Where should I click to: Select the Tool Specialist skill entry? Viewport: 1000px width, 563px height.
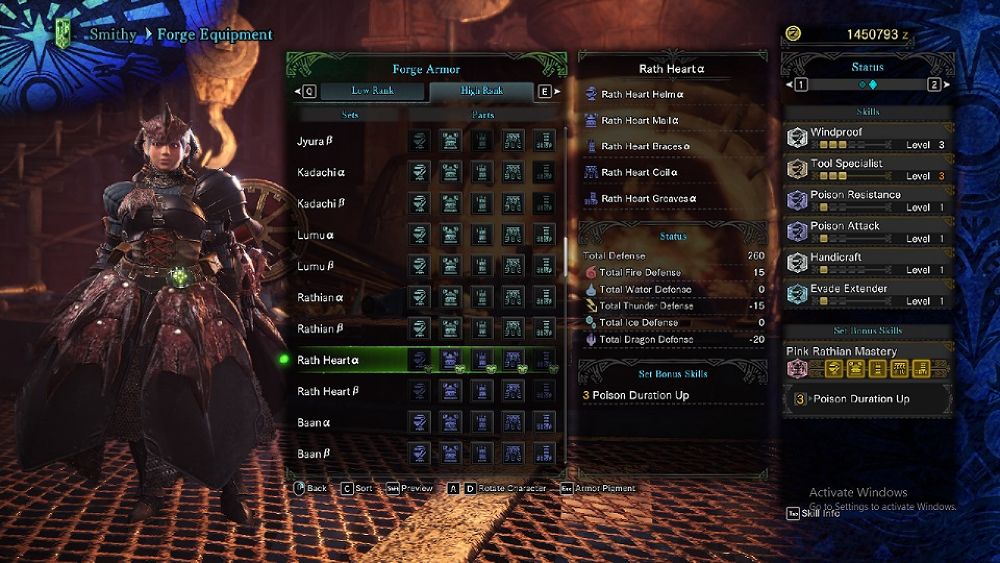(867, 168)
